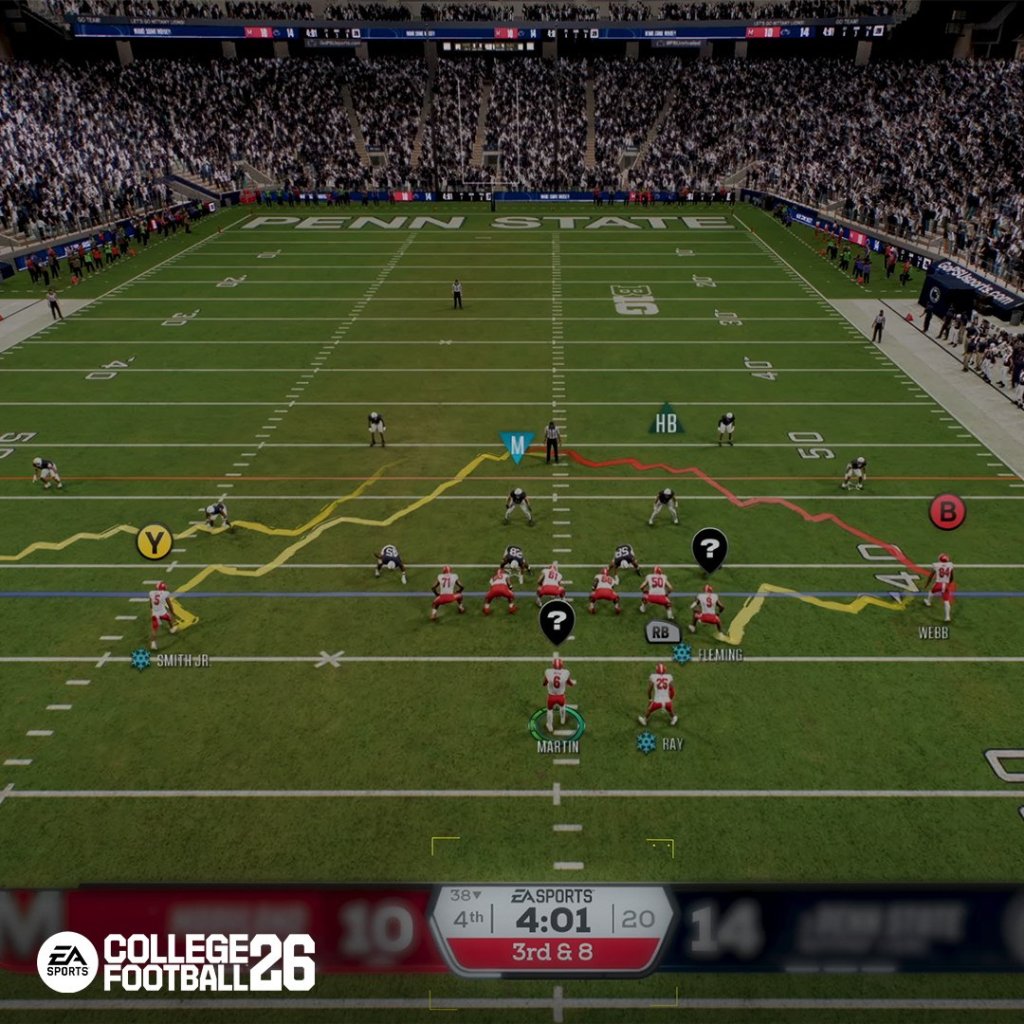This screenshot has height=1024, width=1024.
Task: Select the snowflake icon next to Ray
Action: pos(646,743)
